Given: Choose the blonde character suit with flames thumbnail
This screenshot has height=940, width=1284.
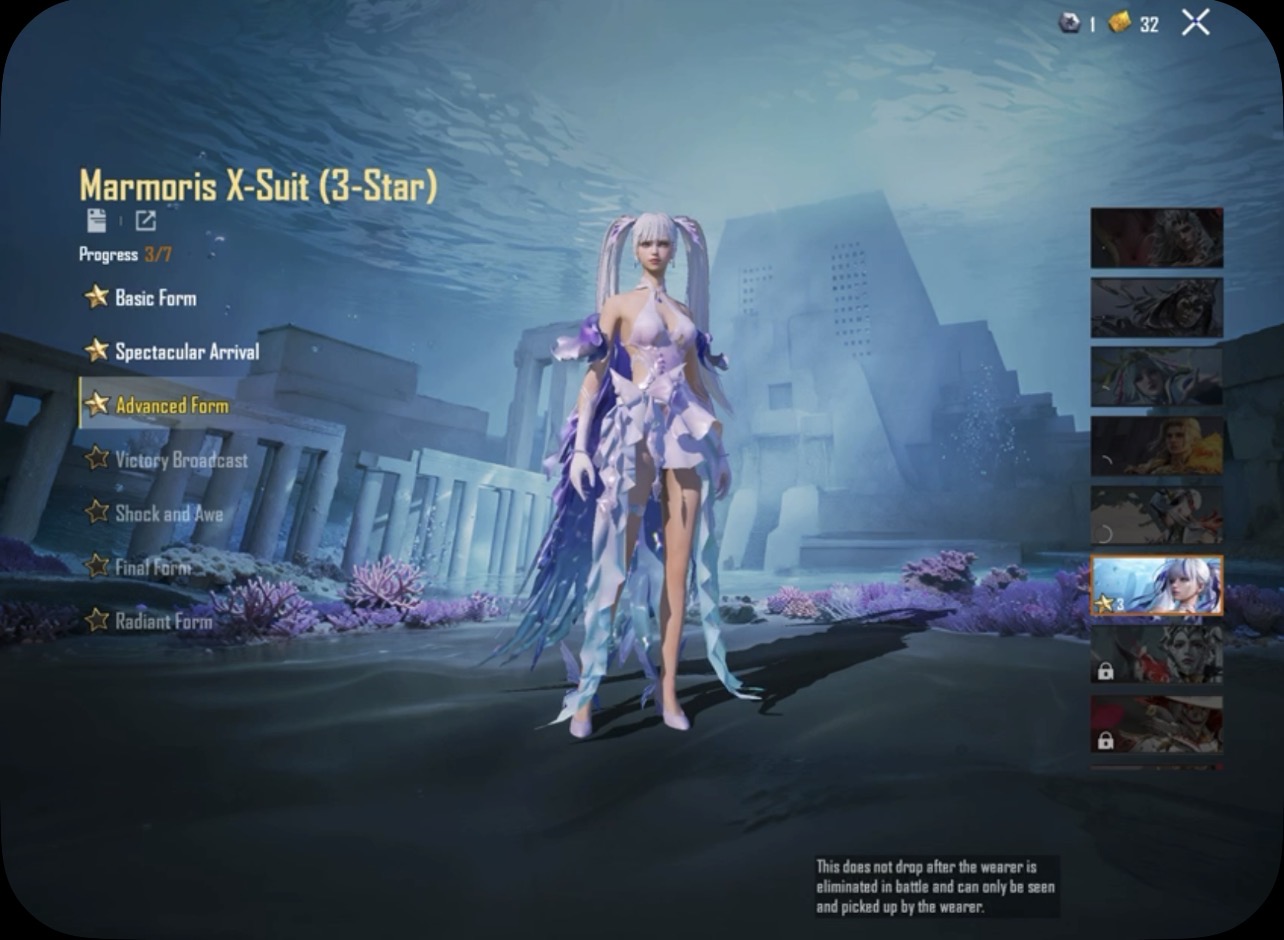Looking at the screenshot, I should click(1156, 446).
